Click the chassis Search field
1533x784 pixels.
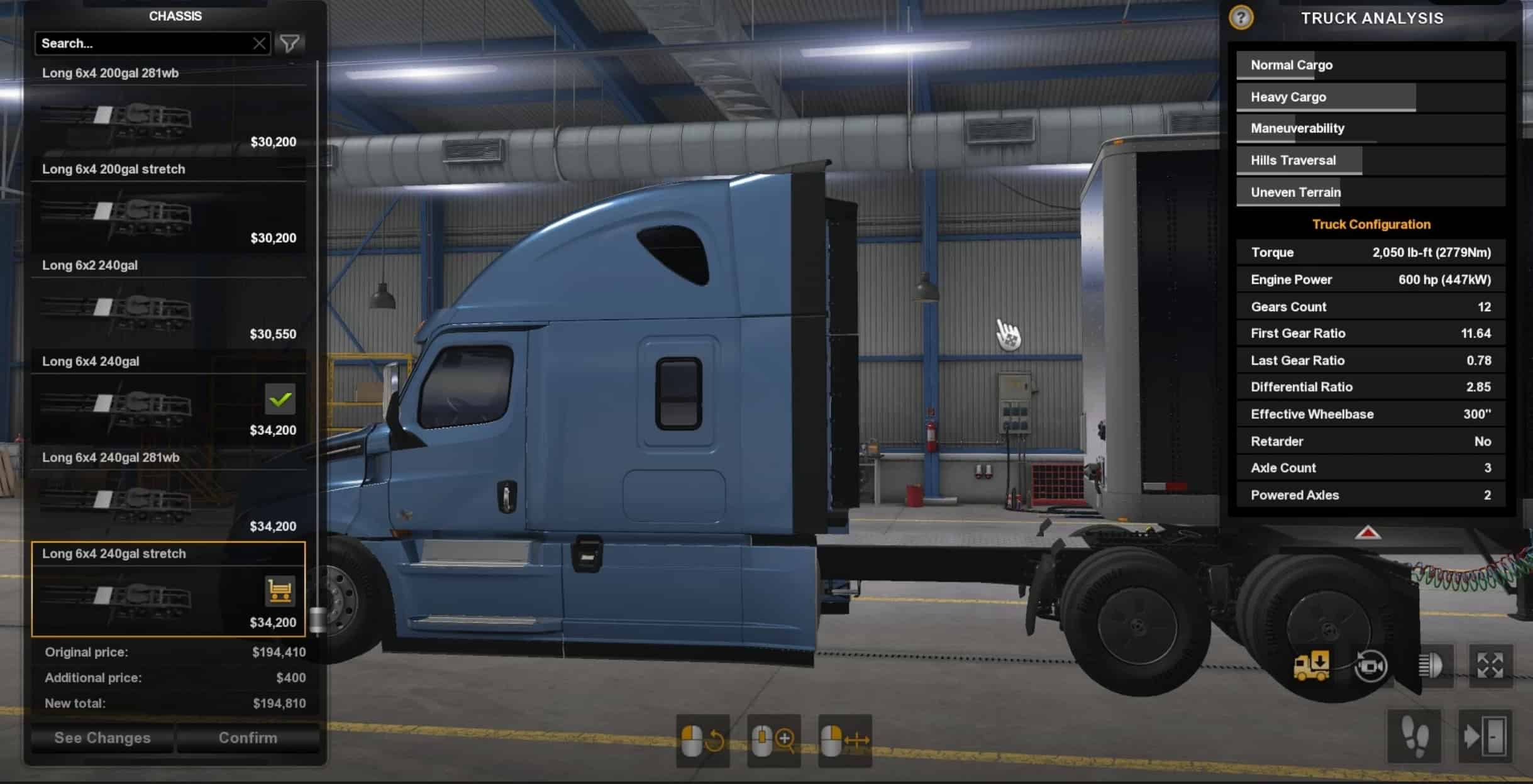click(x=145, y=43)
